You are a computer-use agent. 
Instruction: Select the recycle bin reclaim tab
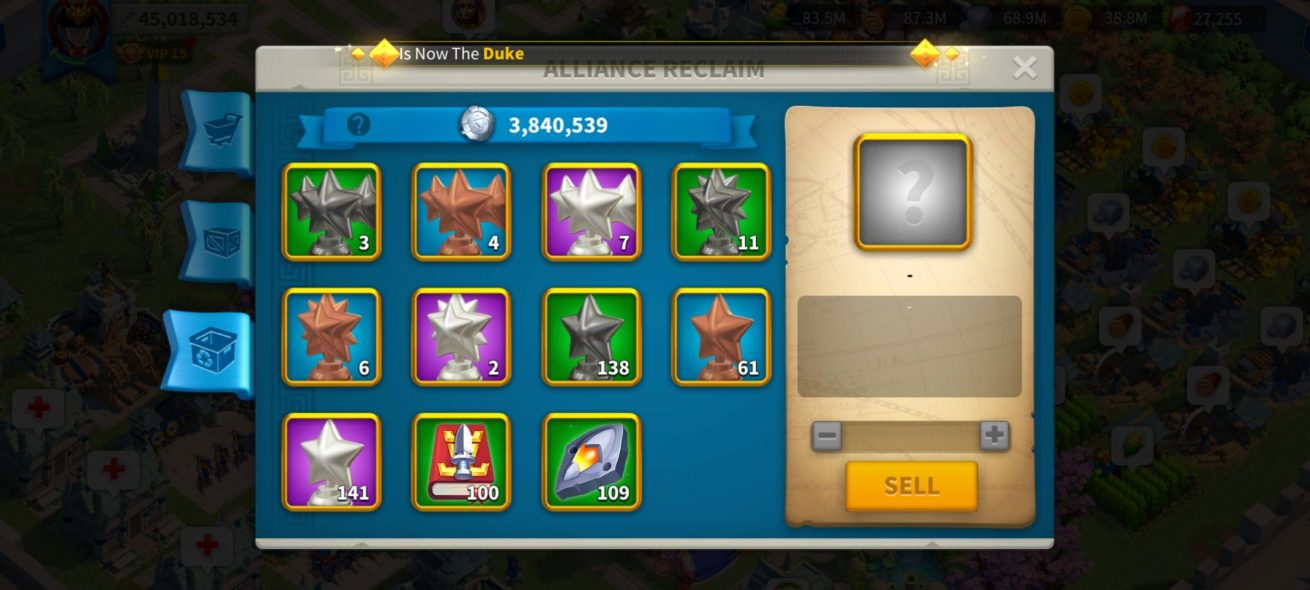[211, 353]
